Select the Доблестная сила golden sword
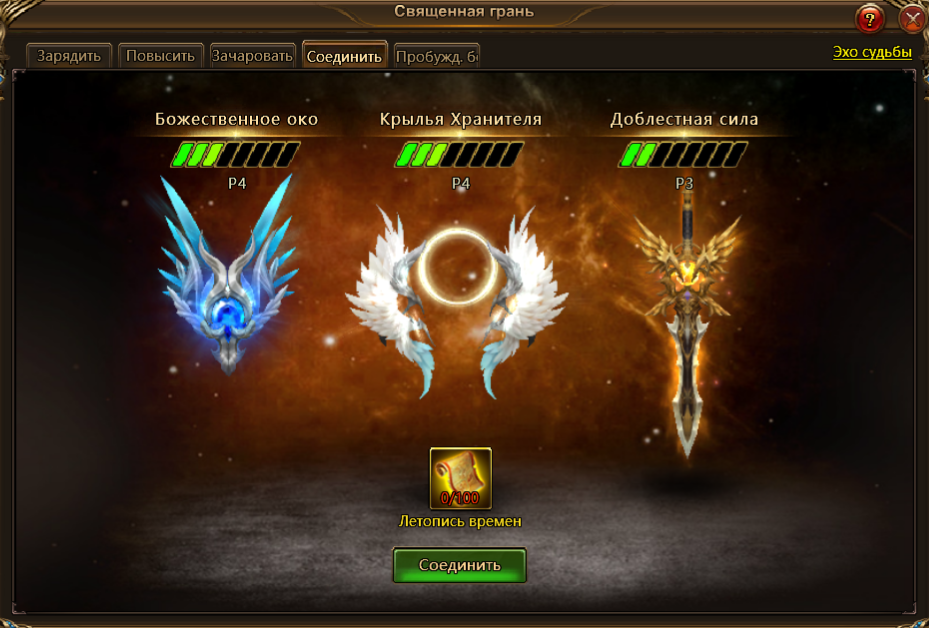The height and width of the screenshot is (628, 929). [x=686, y=320]
